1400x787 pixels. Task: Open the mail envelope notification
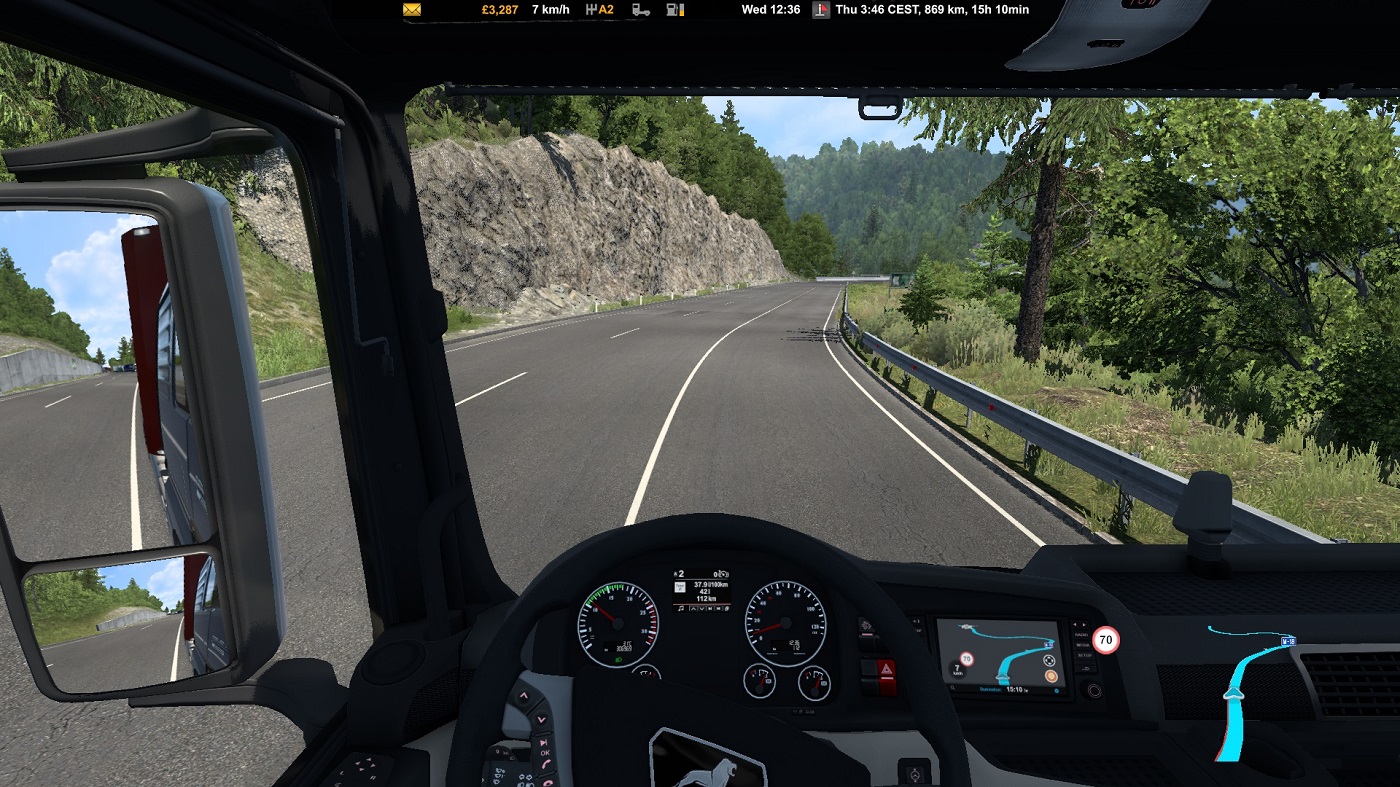click(x=412, y=10)
